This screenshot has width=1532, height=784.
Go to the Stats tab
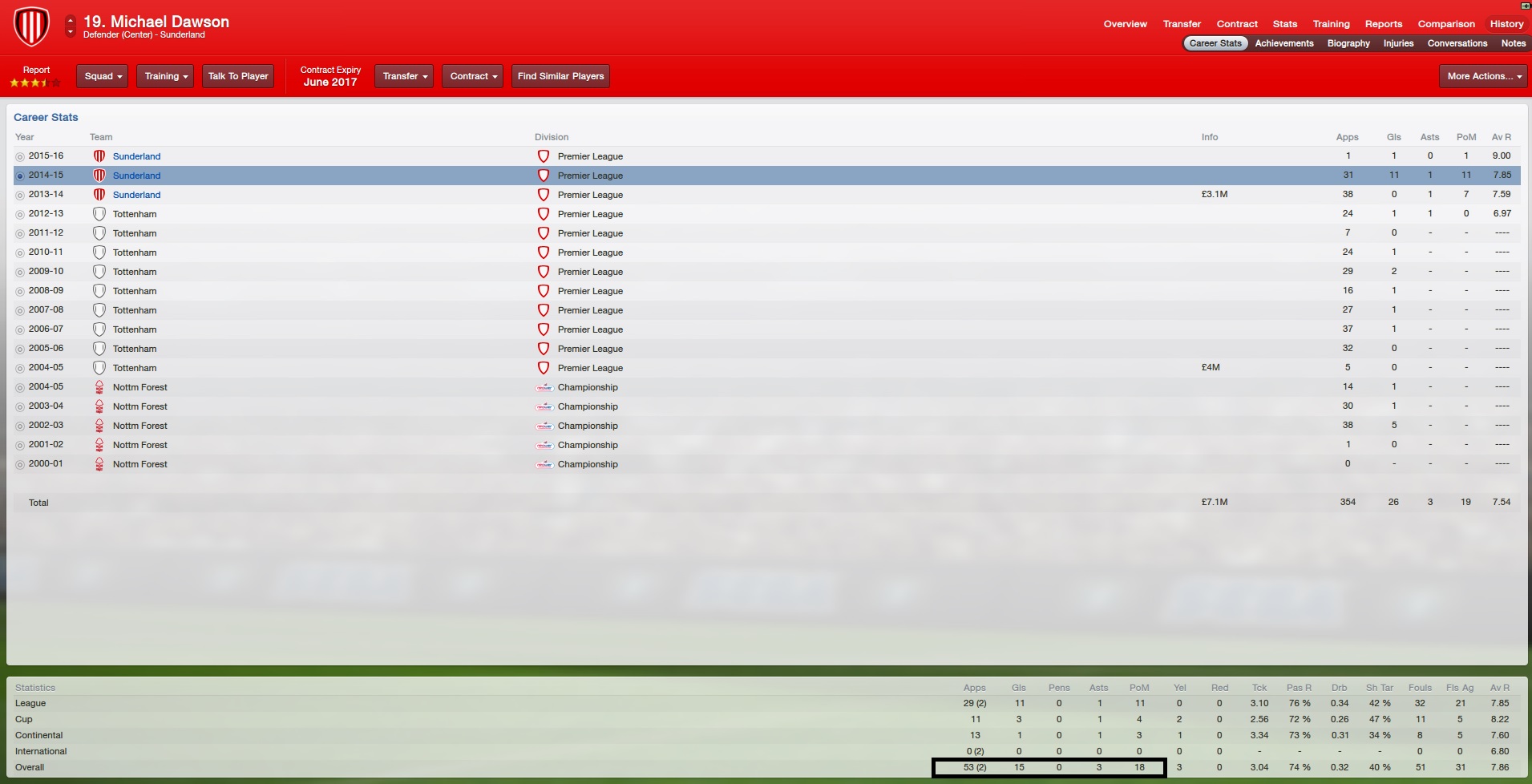pos(1284,24)
